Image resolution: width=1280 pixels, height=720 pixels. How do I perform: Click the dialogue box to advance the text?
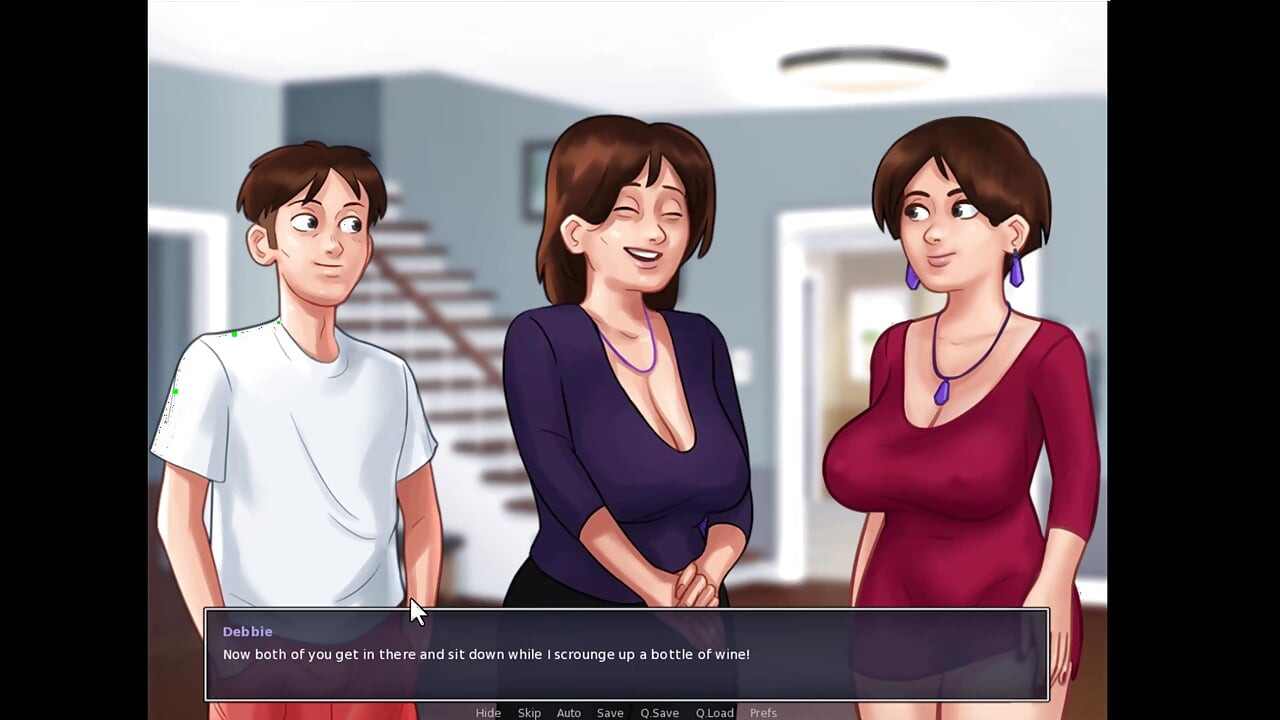click(626, 655)
